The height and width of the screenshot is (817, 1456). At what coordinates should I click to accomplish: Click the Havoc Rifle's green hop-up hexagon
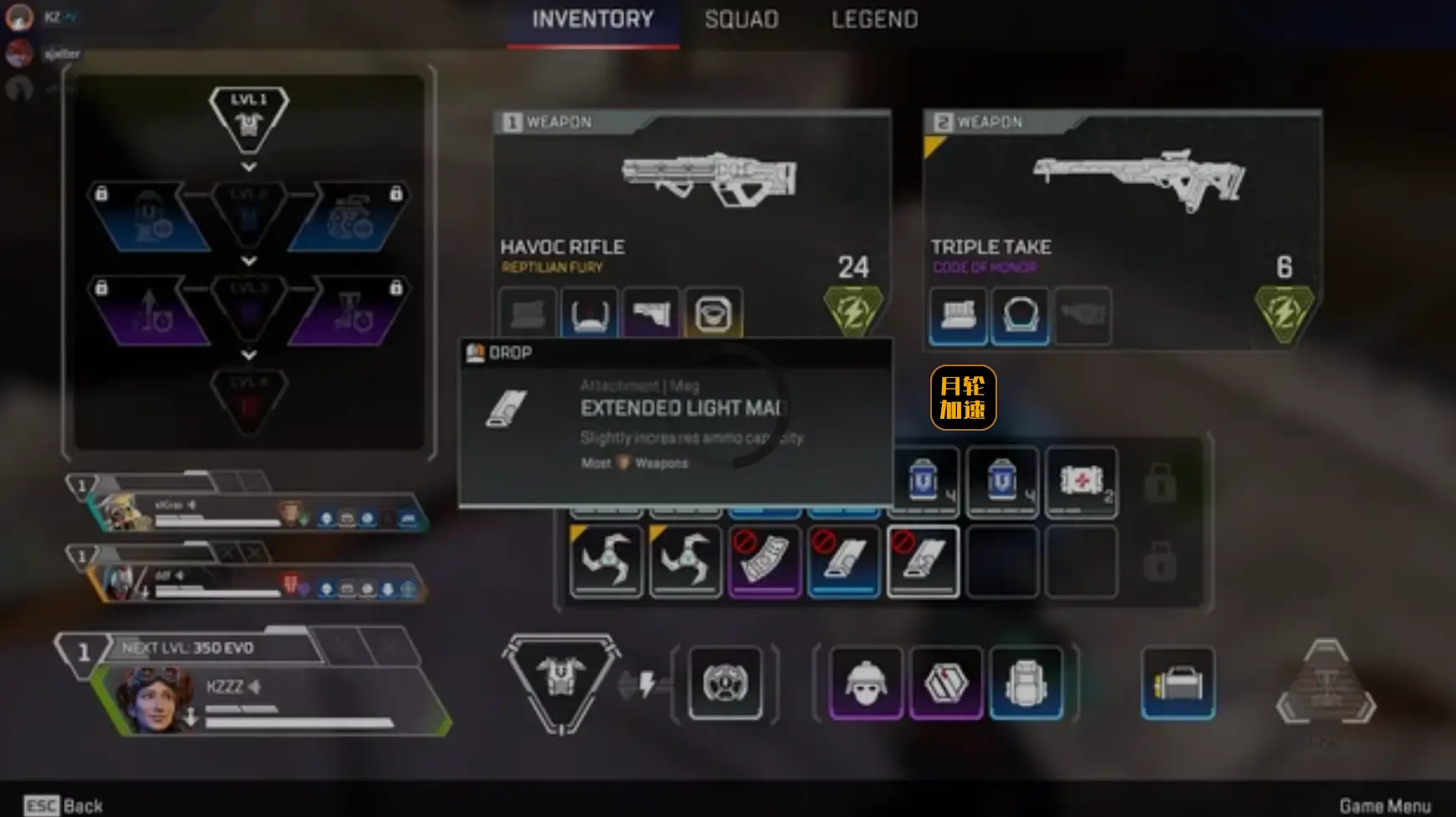point(853,311)
